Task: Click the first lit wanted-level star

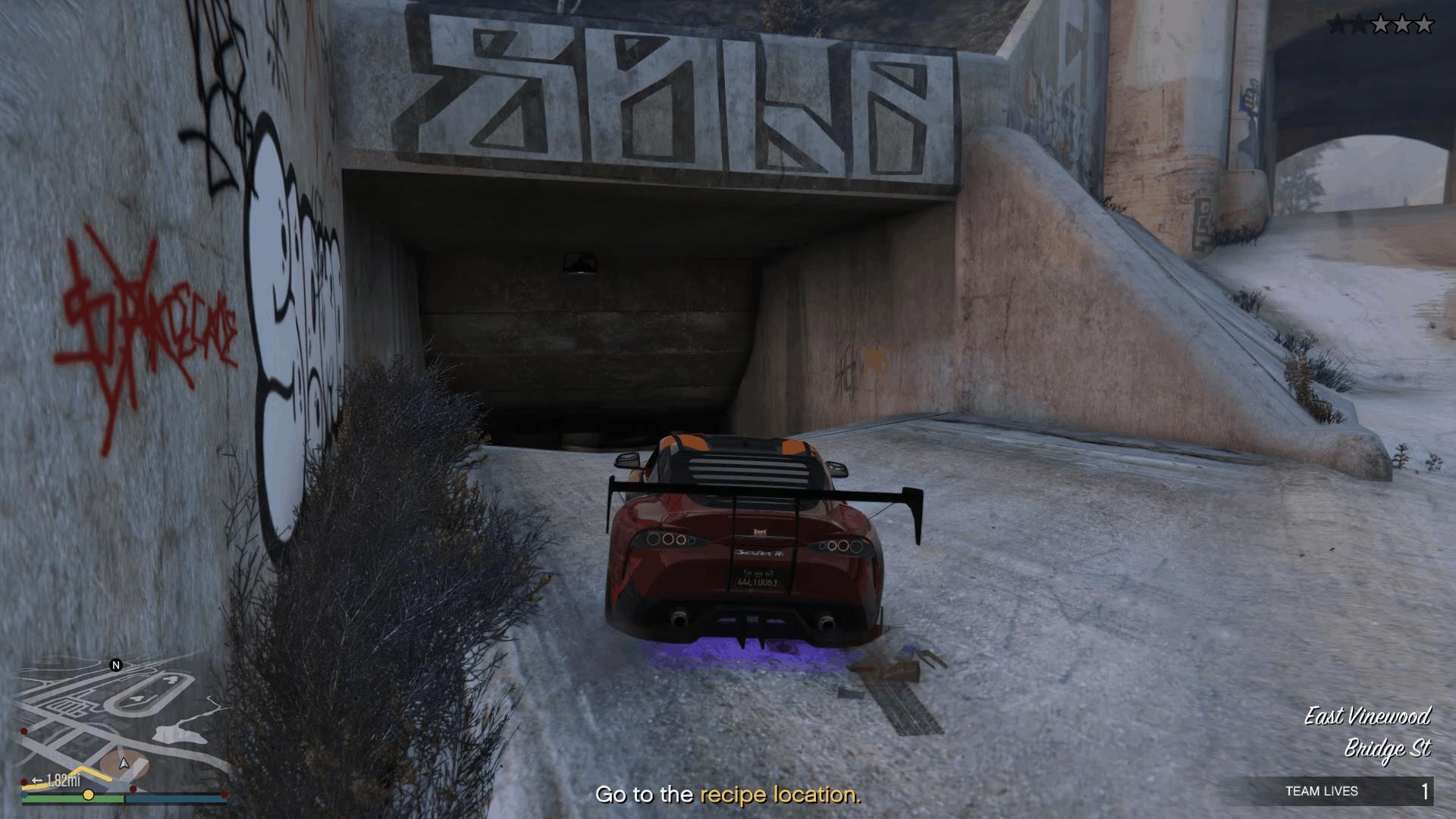Action: 1380,24
